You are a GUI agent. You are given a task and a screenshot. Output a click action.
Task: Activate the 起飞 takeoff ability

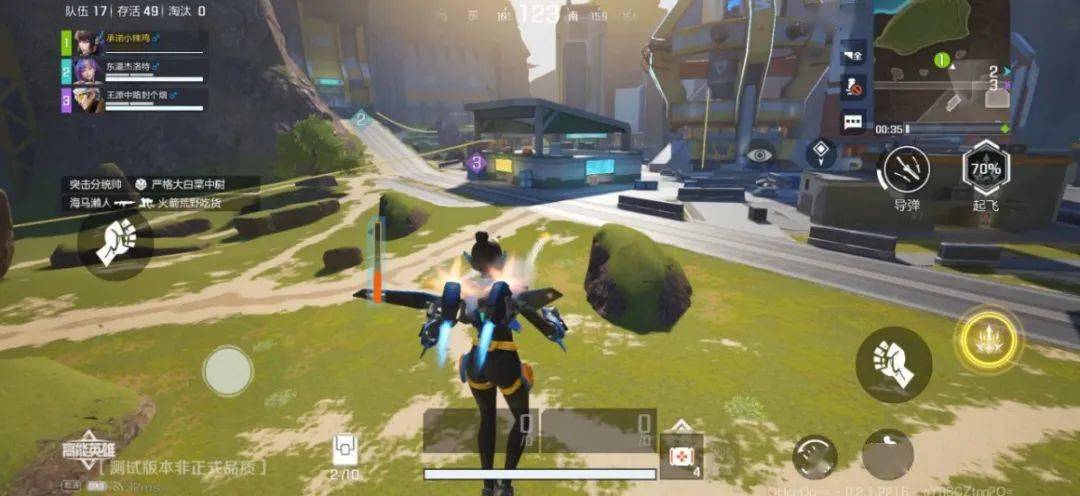click(985, 169)
